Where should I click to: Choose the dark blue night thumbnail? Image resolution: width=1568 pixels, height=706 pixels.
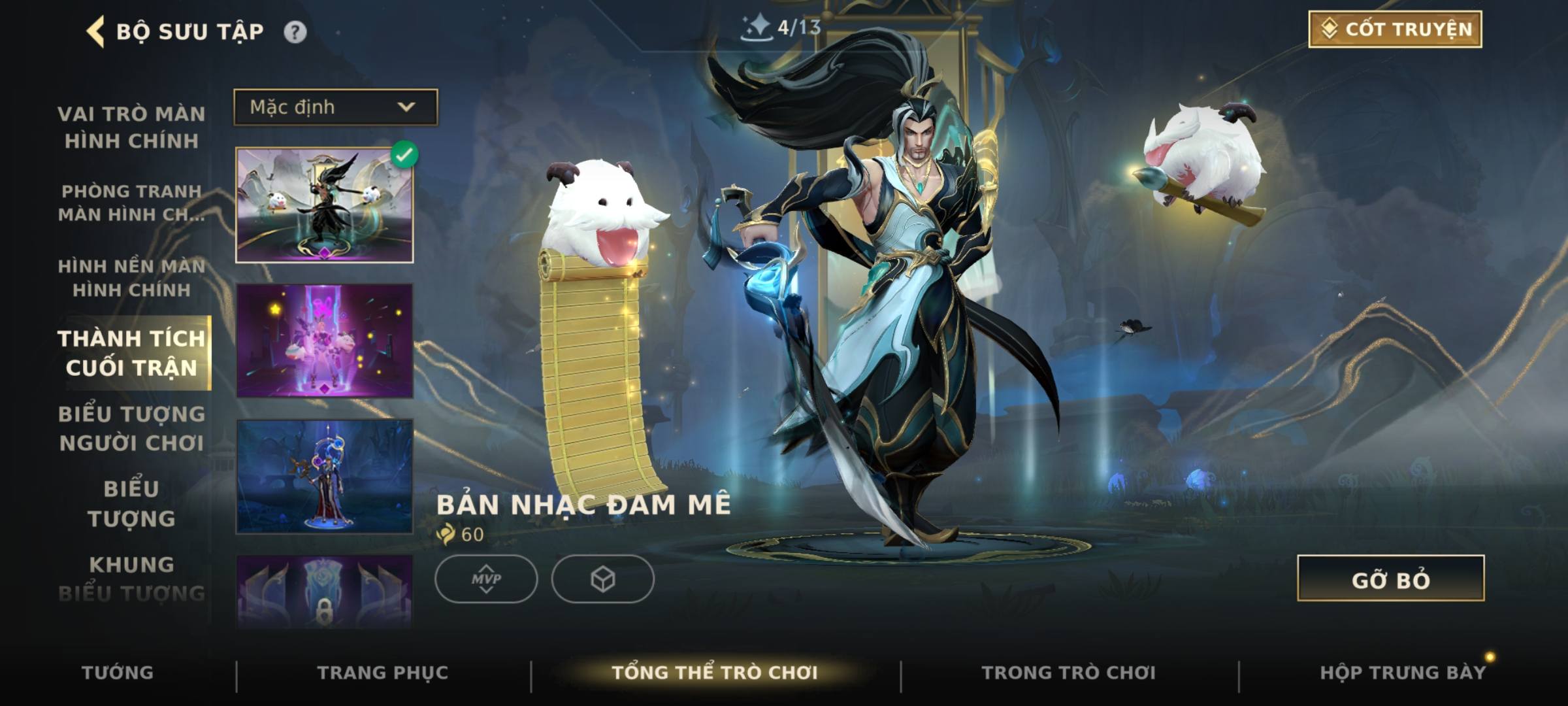click(325, 477)
